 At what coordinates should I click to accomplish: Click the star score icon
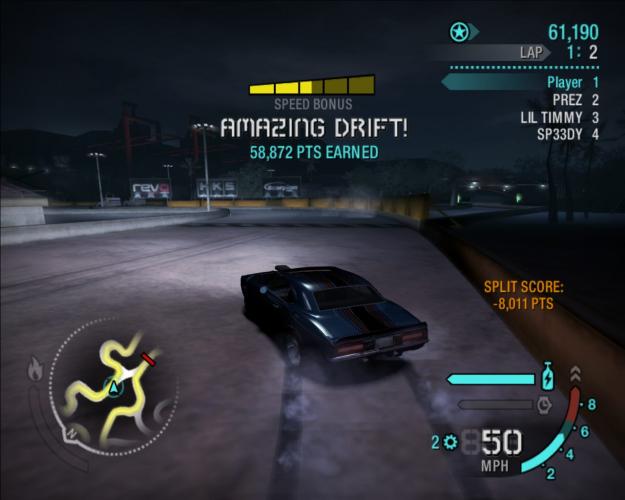459,32
